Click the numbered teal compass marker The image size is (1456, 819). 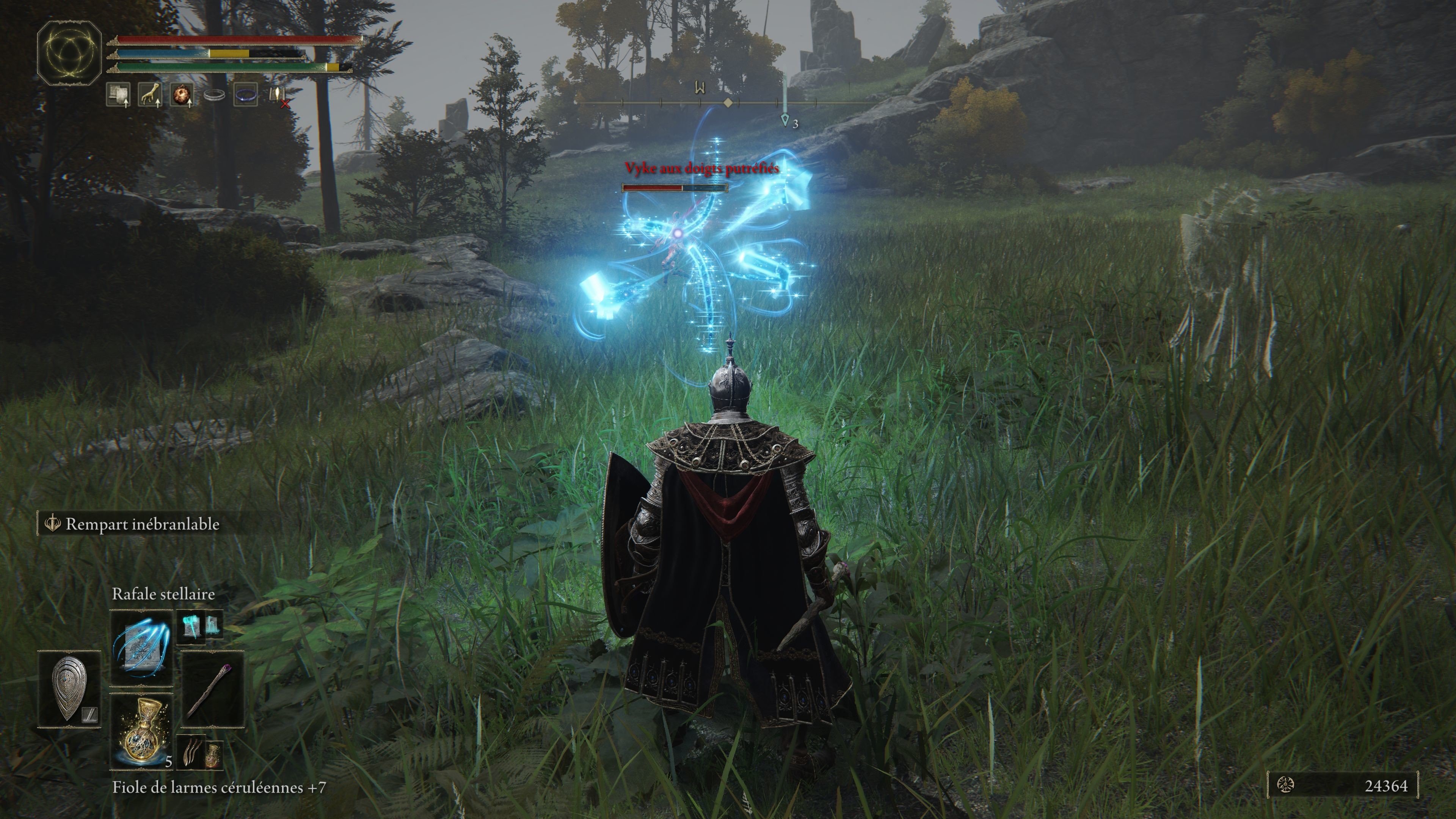point(785,119)
